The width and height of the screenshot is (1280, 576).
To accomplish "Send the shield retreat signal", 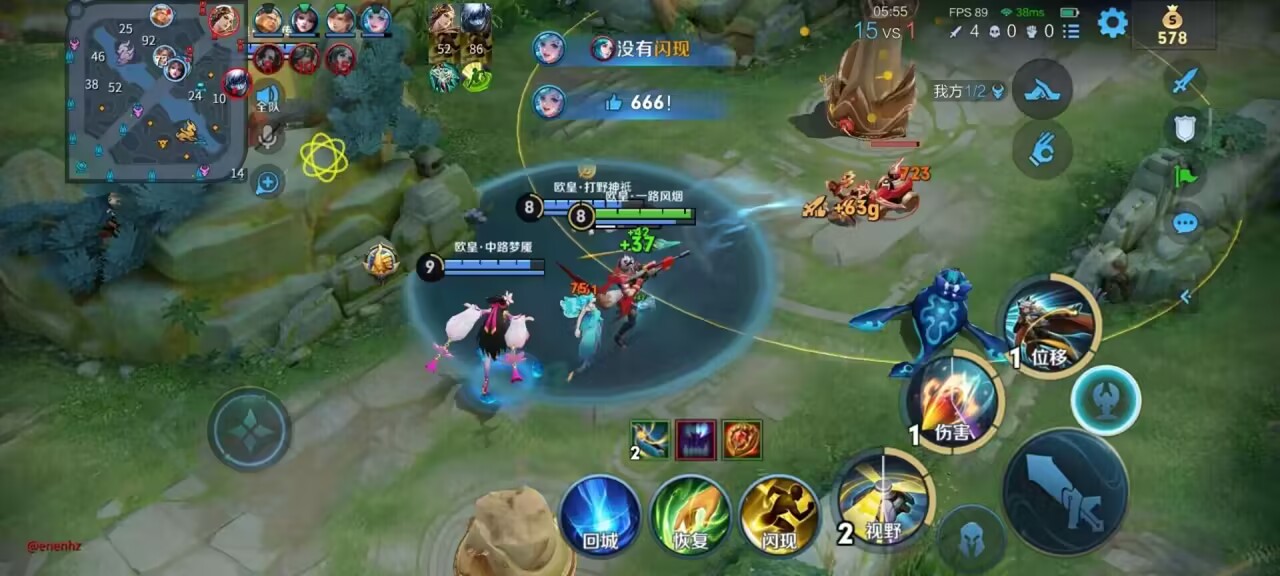I will 1185,127.
